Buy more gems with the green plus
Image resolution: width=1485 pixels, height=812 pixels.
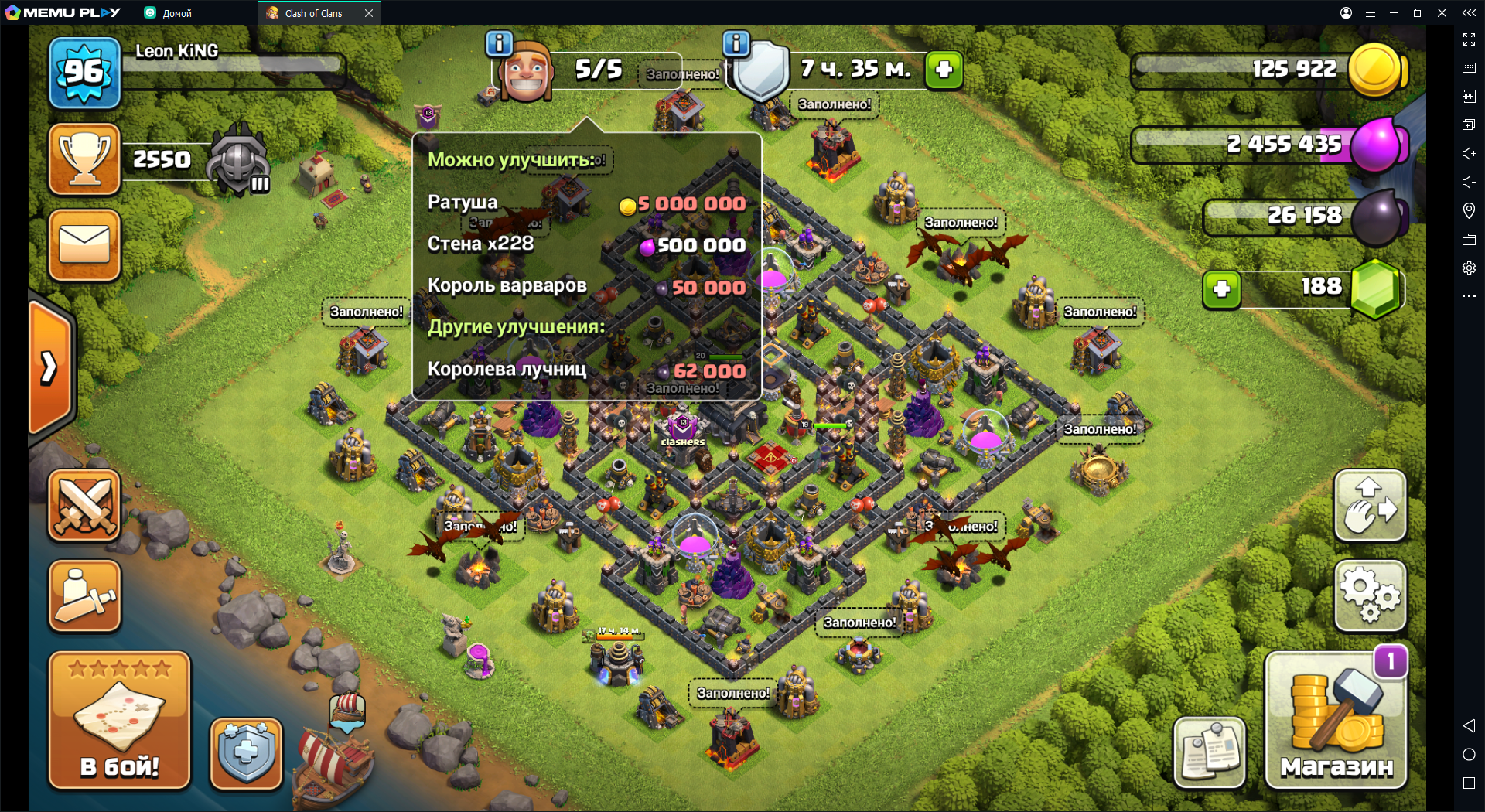[x=1221, y=289]
